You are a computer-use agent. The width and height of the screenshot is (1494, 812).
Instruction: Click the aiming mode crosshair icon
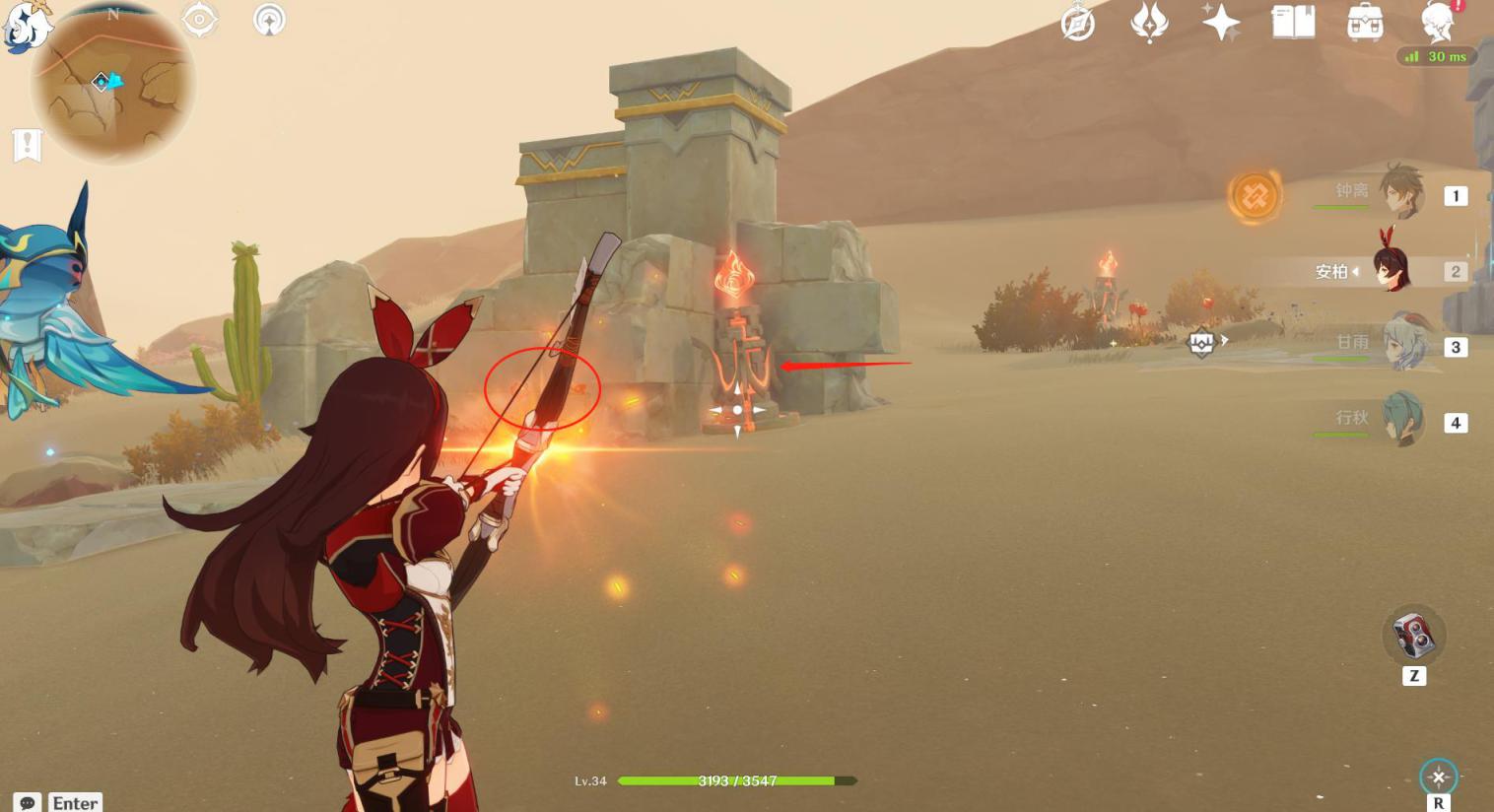tap(1438, 777)
